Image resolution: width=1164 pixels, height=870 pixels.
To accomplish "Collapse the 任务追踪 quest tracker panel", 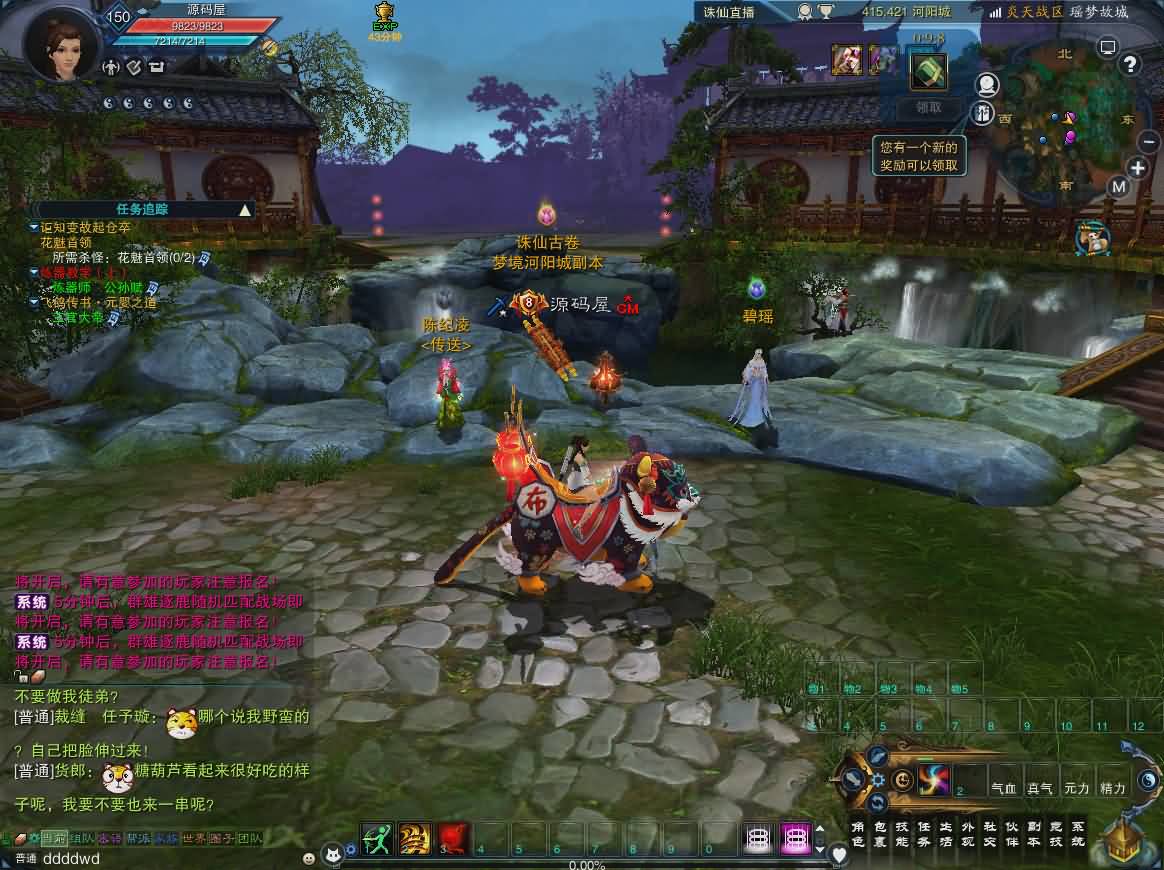I will (245, 210).
